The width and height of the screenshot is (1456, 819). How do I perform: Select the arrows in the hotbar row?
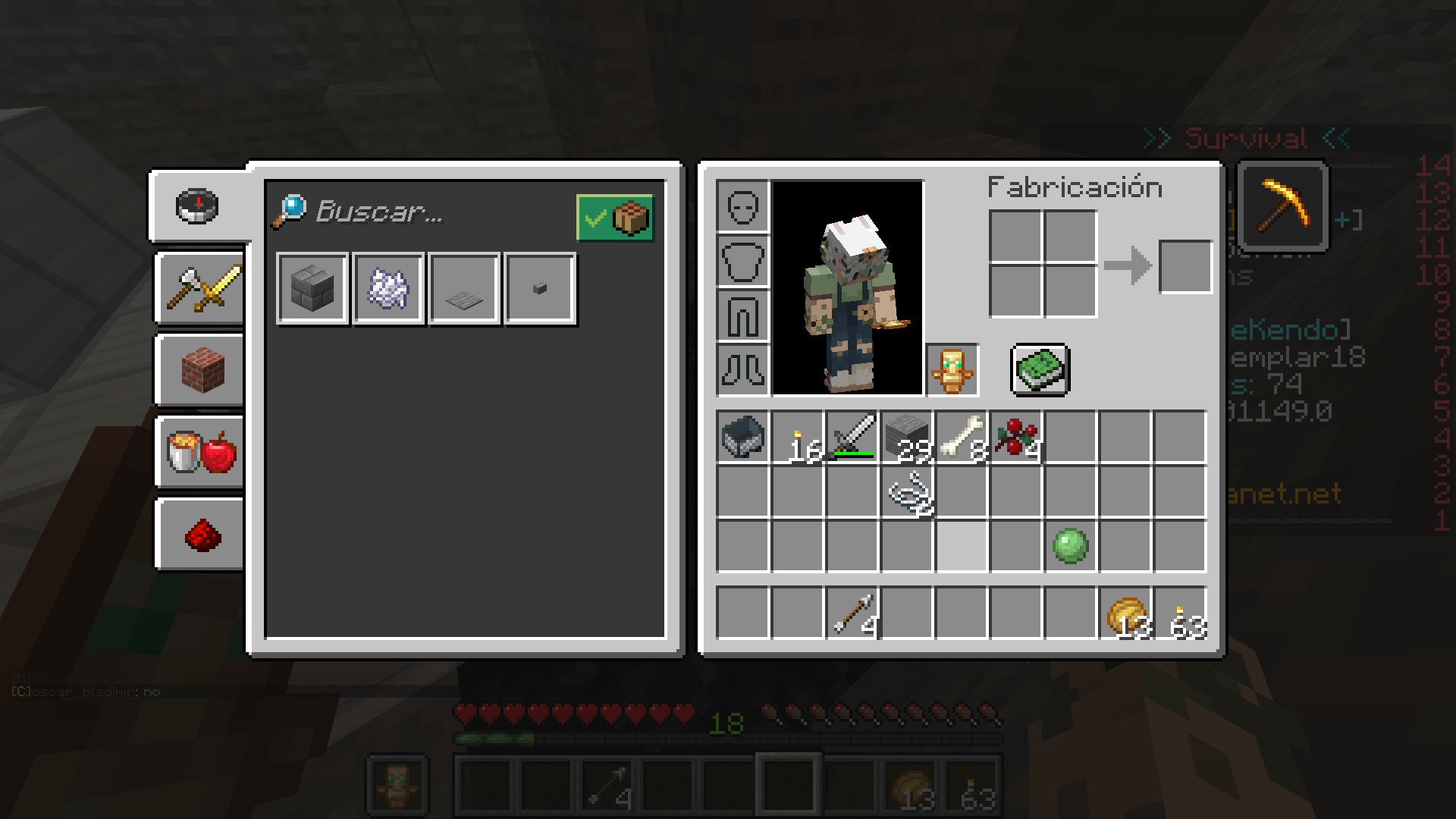point(852,612)
